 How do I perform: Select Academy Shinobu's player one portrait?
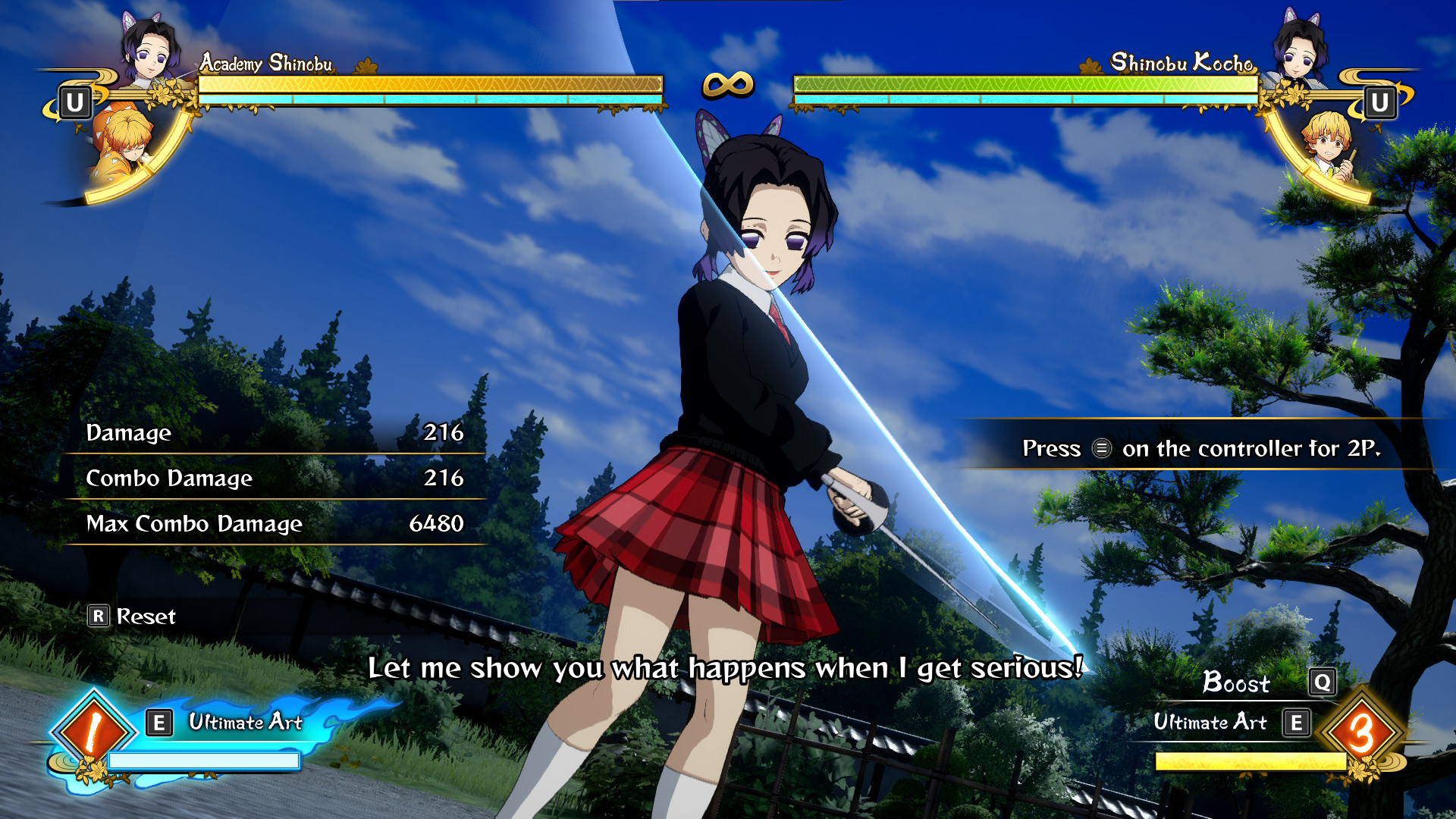point(150,51)
